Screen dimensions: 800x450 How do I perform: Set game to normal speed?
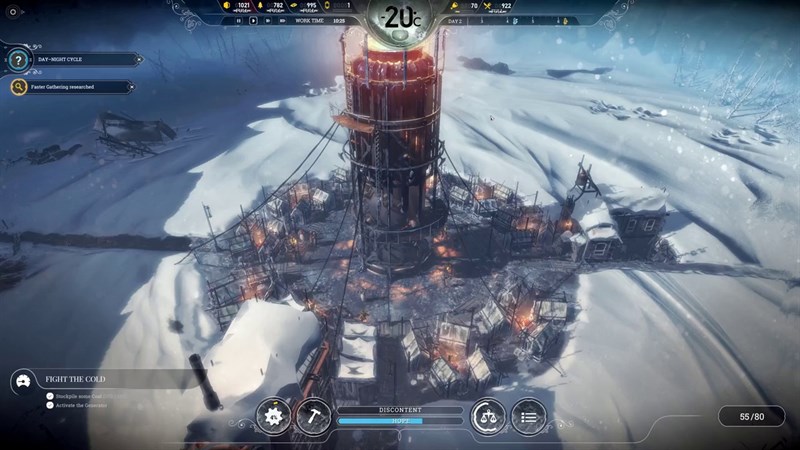[x=252, y=19]
